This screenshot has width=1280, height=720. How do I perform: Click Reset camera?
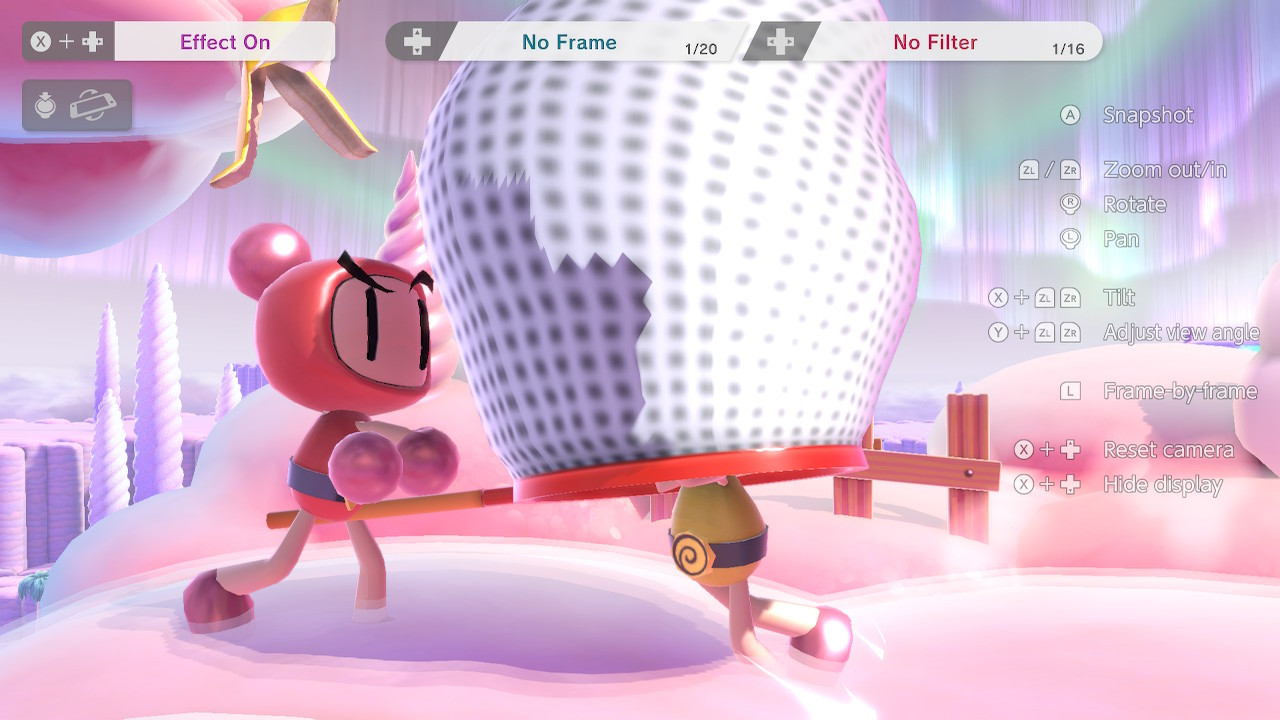pos(1169,450)
